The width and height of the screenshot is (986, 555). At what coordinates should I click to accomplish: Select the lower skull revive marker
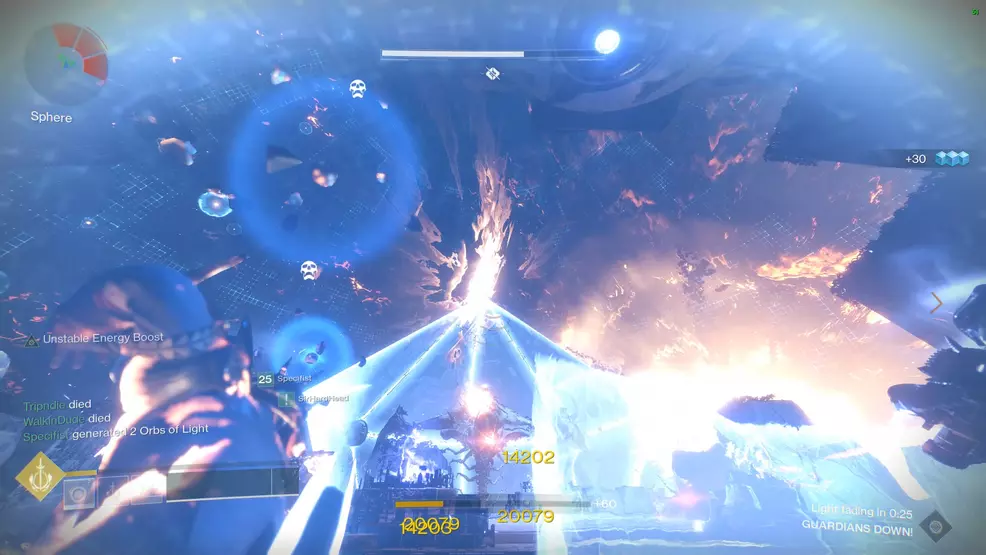310,270
